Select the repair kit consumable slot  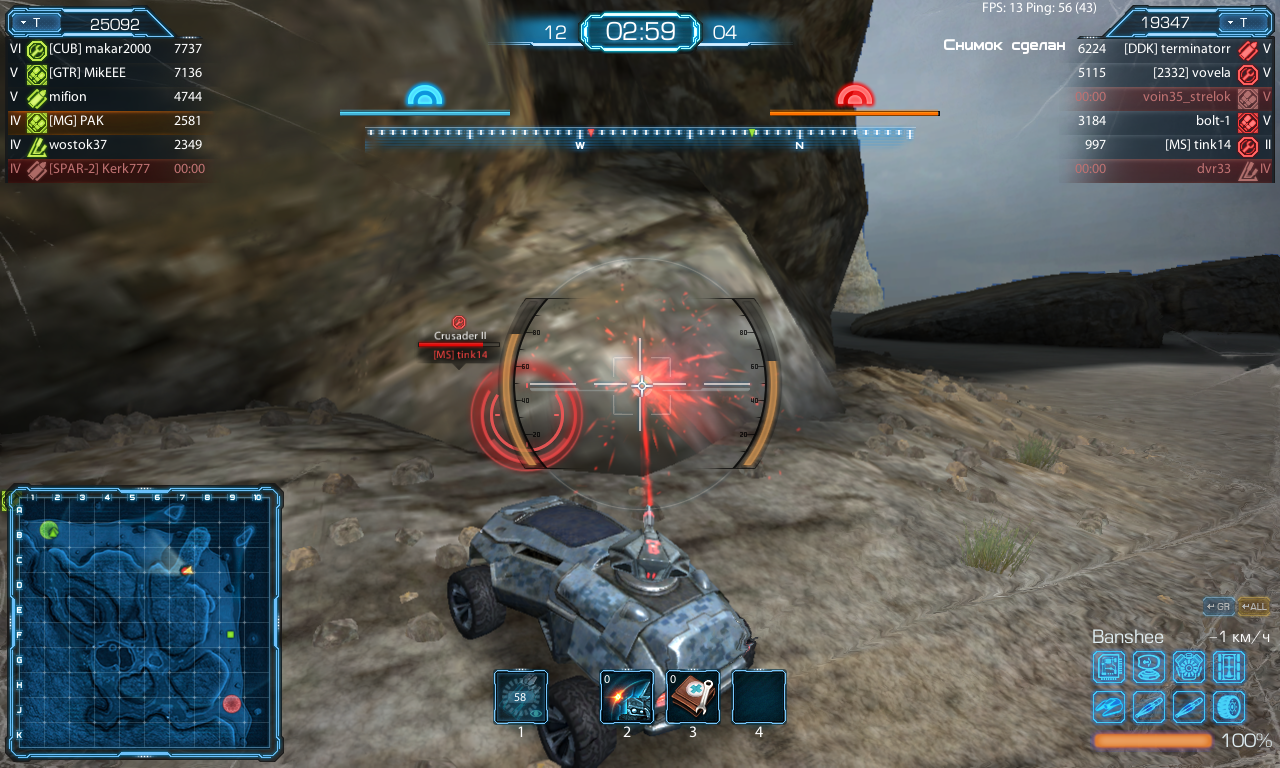(x=693, y=696)
